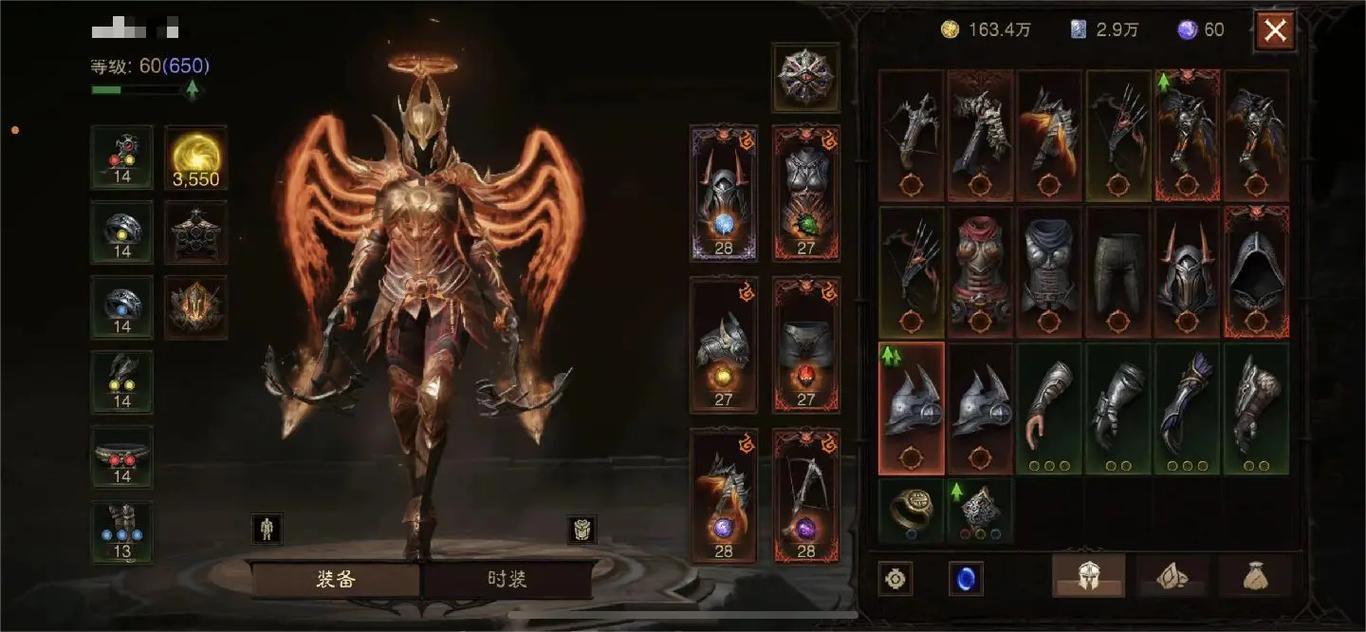This screenshot has width=1366, height=632.
Task: Choose the red chest armor in the bag
Action: point(980,271)
